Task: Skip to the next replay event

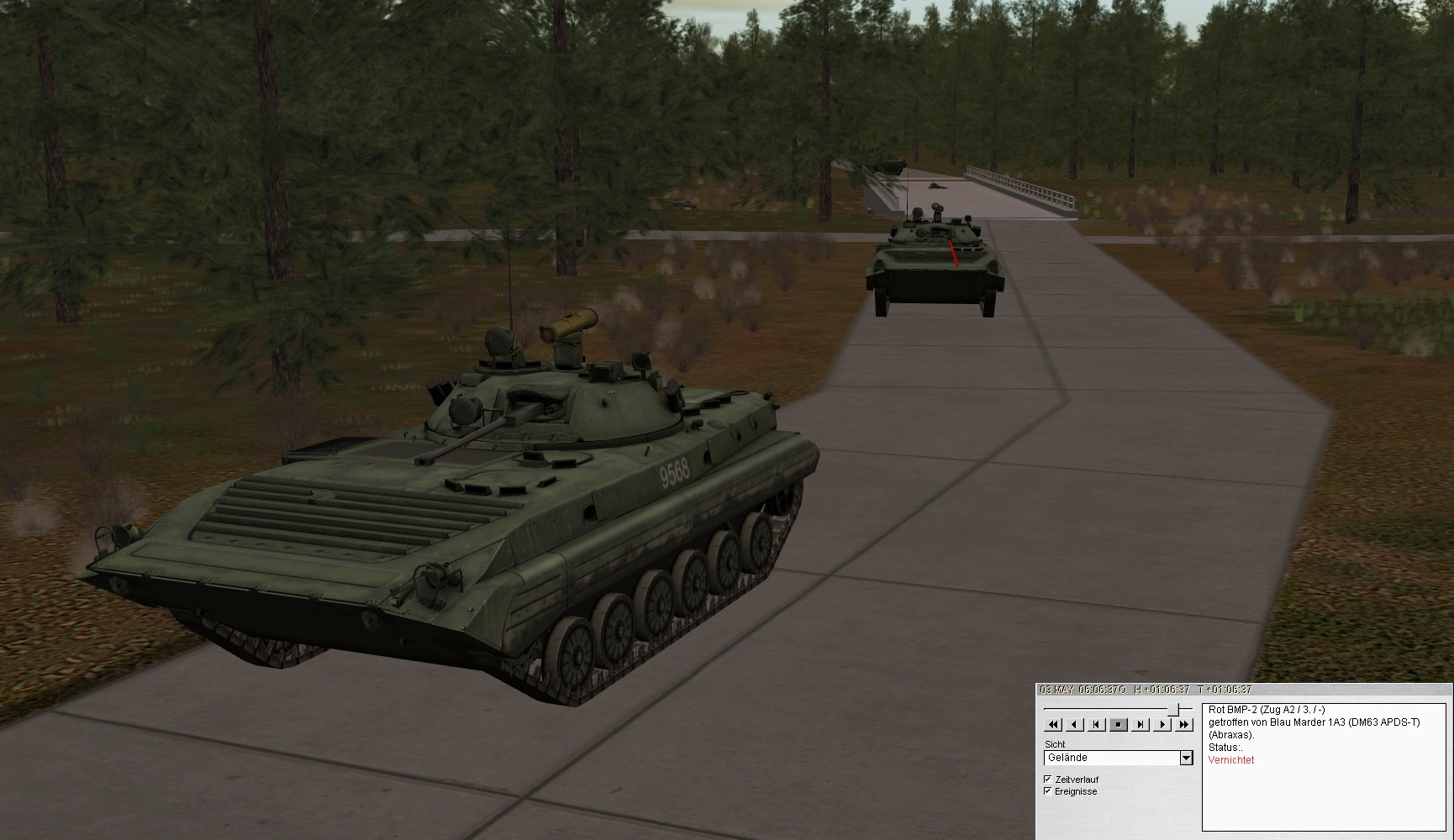Action: (1141, 725)
